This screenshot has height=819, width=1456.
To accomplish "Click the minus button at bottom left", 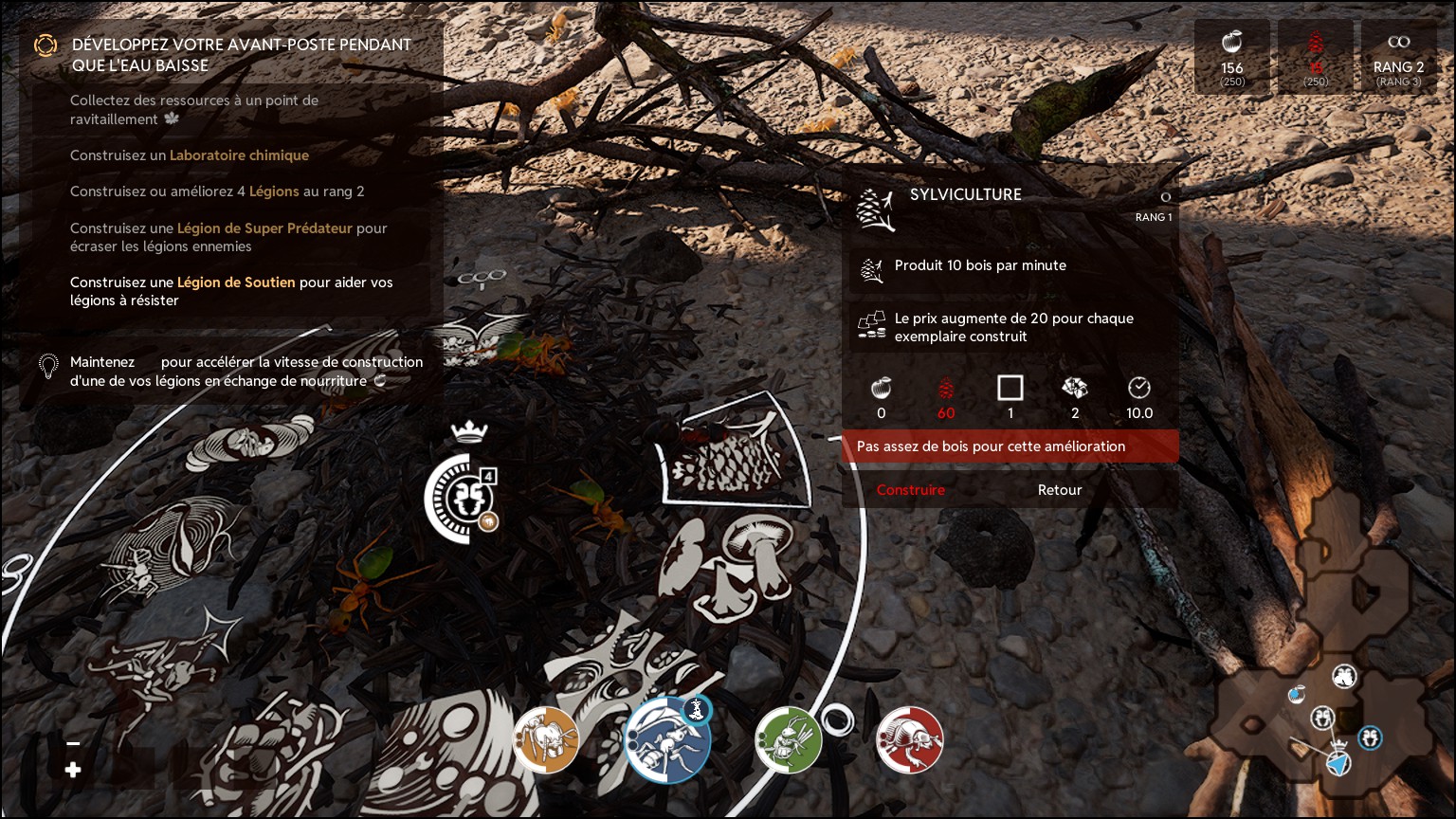I will click(73, 744).
